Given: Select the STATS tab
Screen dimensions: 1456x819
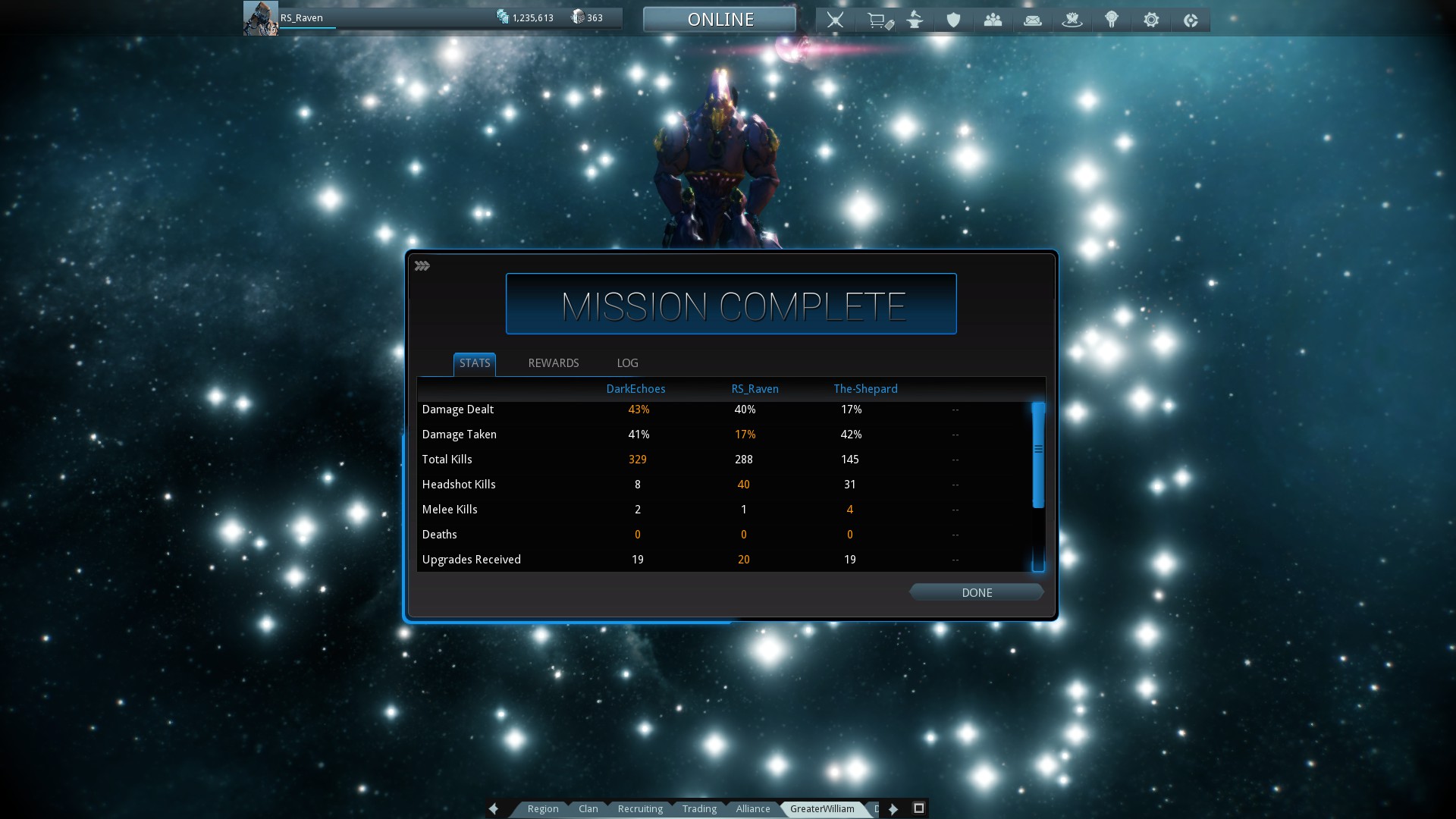Looking at the screenshot, I should click(x=475, y=363).
